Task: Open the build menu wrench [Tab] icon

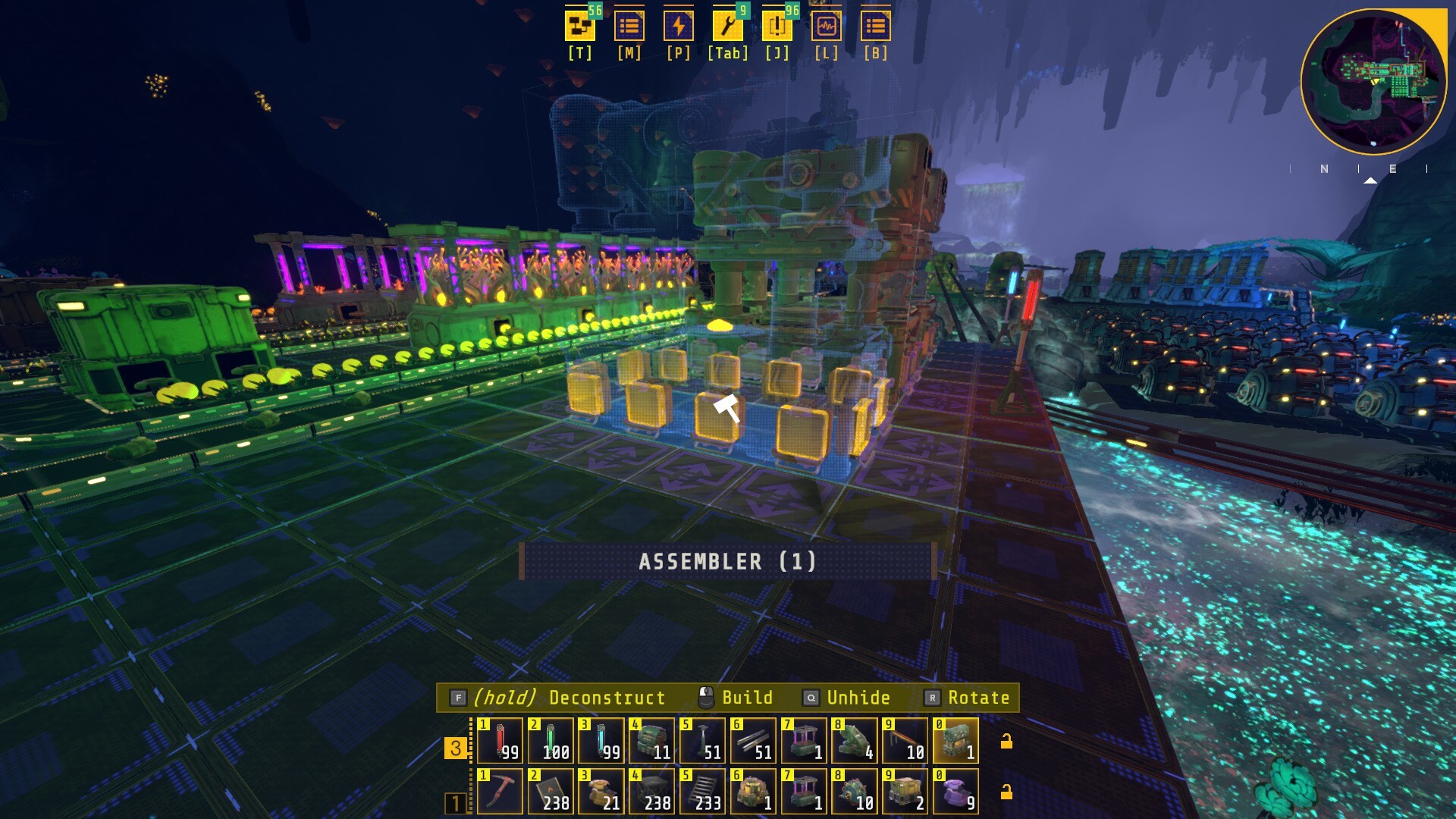Action: [726, 27]
